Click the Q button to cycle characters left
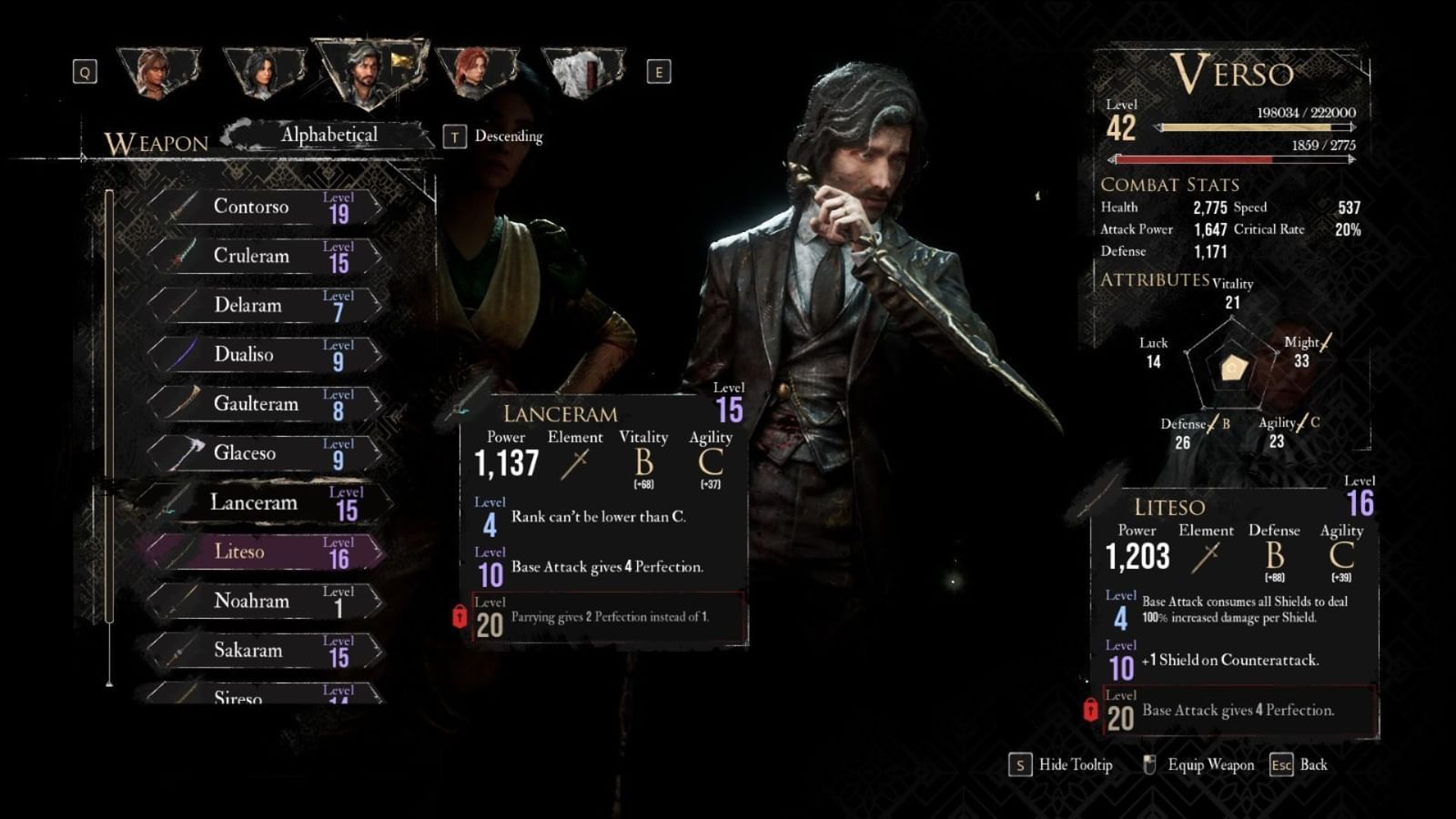Image resolution: width=1456 pixels, height=819 pixels. 86,71
